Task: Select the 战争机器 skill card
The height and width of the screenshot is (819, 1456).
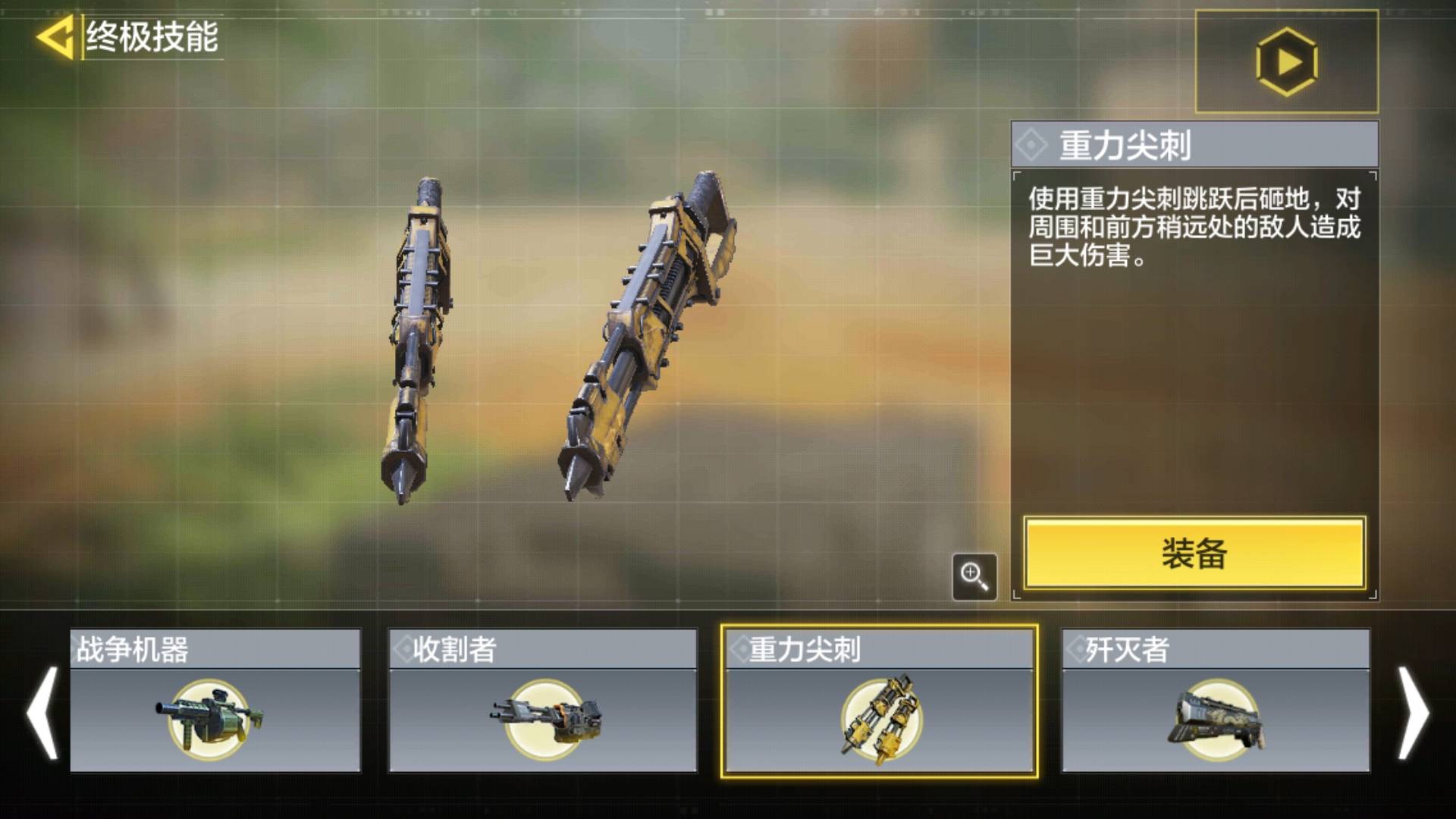Action: pyautogui.click(x=215, y=701)
